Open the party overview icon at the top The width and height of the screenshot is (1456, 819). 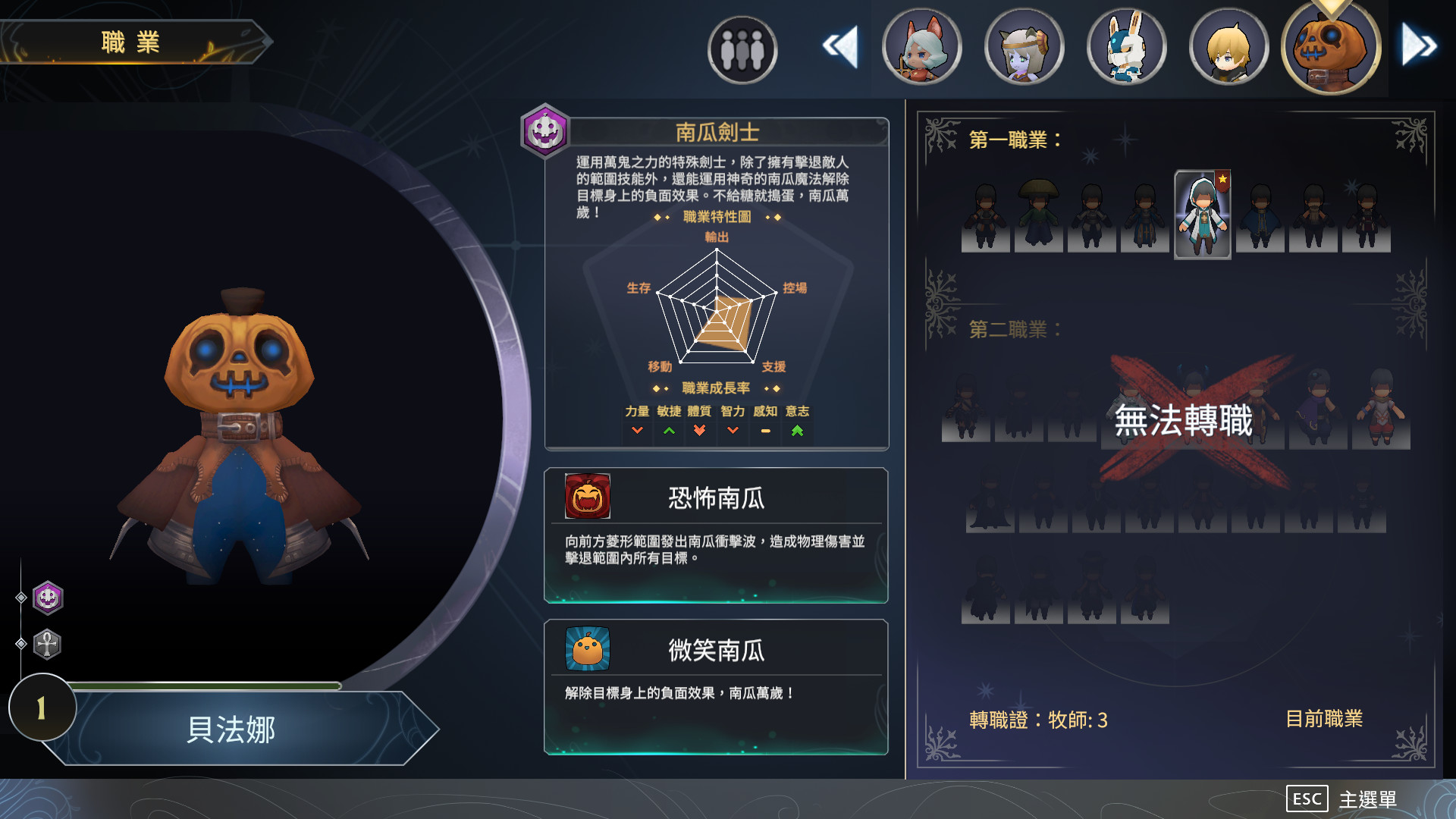(742, 48)
